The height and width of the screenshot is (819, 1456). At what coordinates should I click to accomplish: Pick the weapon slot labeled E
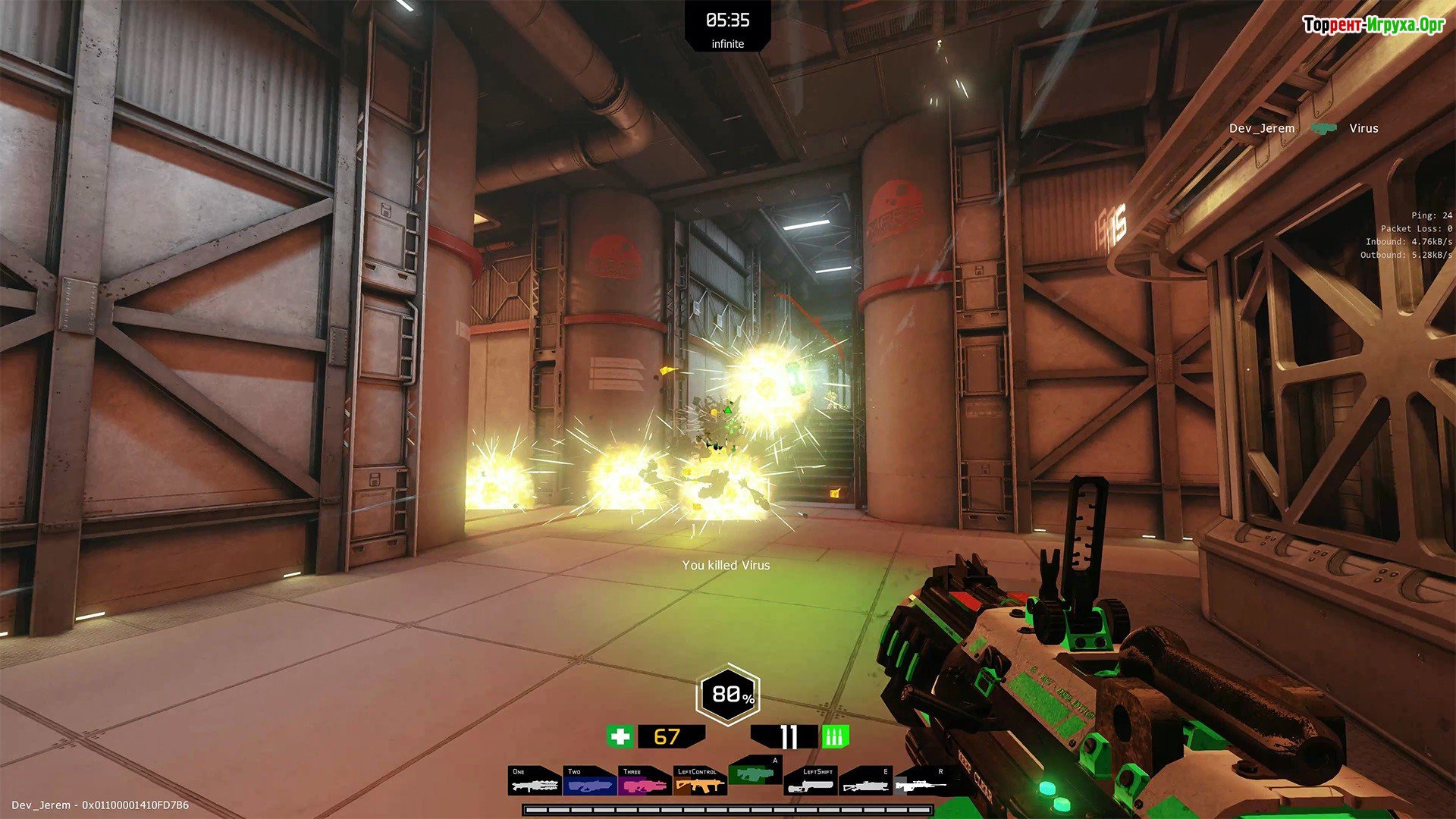click(865, 782)
